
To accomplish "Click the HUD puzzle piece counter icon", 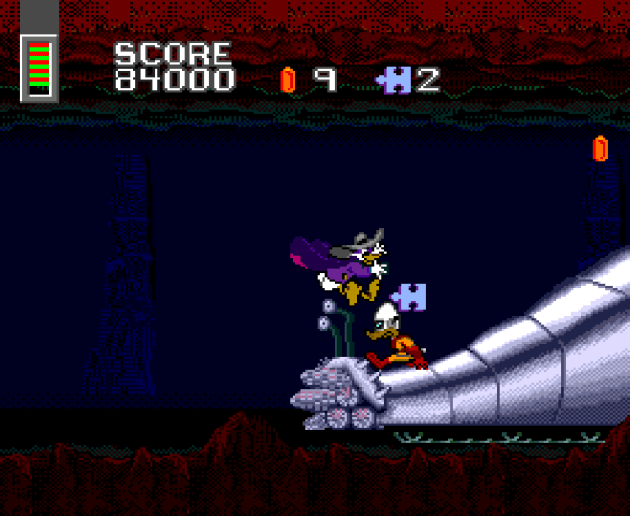I will pos(394,80).
